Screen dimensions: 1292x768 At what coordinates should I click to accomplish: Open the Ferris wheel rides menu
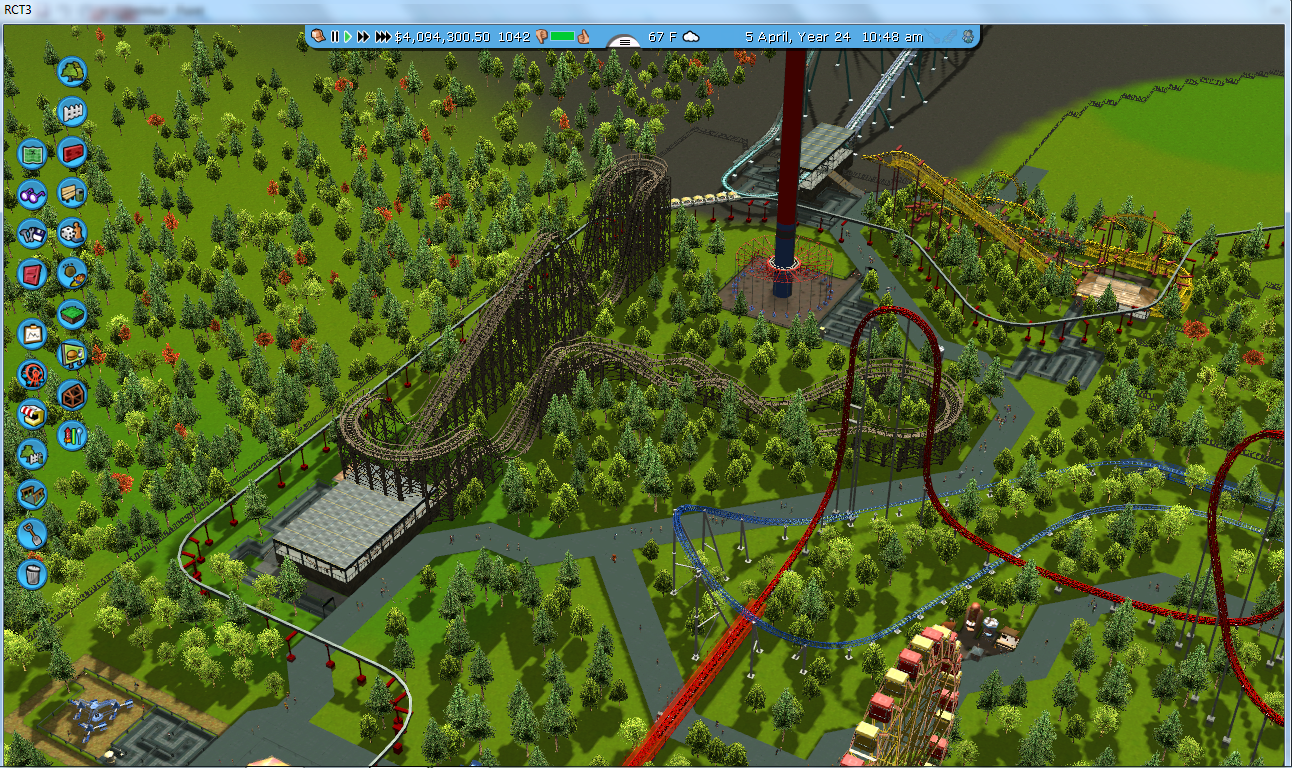click(32, 374)
